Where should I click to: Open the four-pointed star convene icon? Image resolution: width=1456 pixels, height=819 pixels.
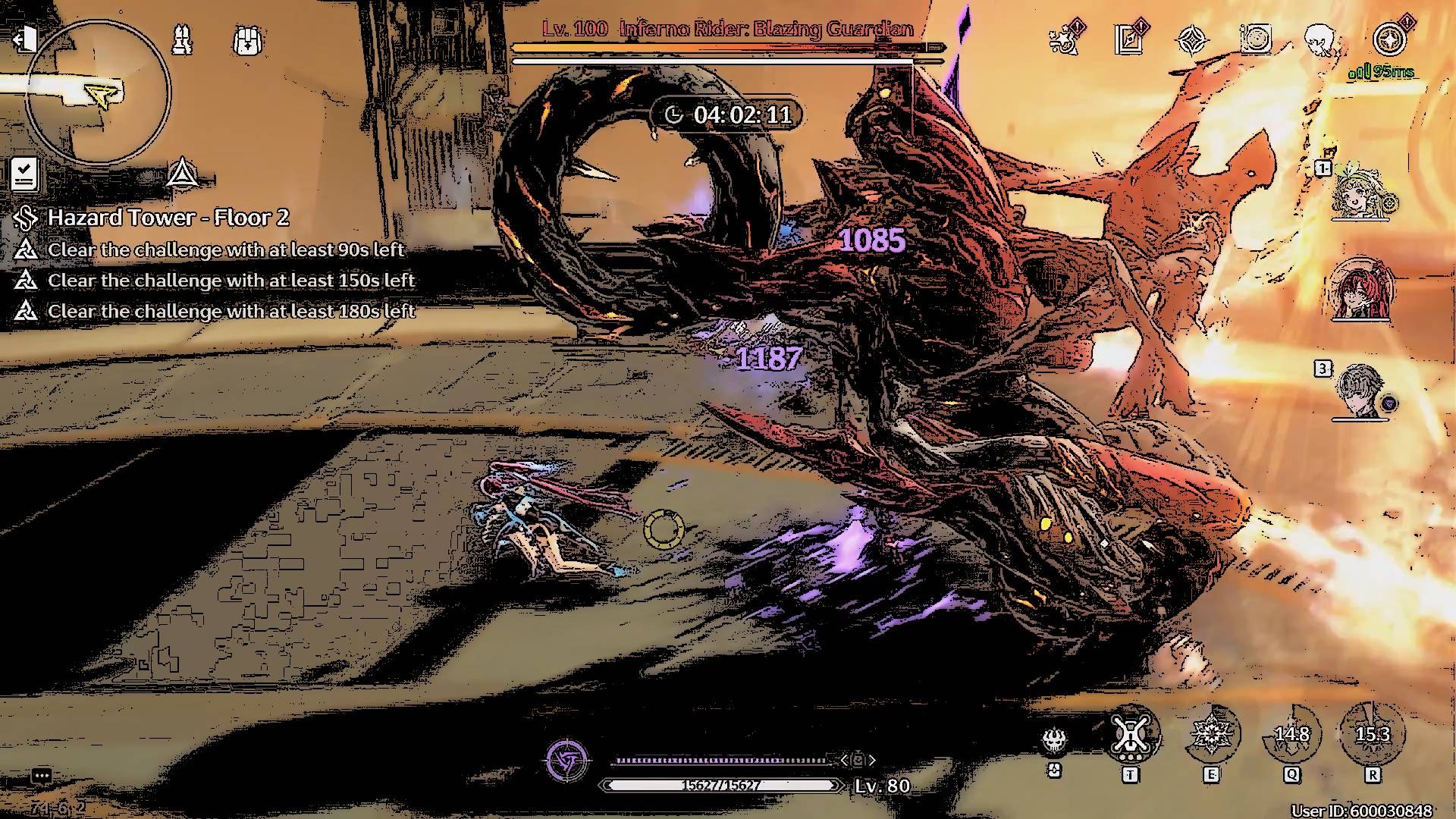pos(1192,39)
